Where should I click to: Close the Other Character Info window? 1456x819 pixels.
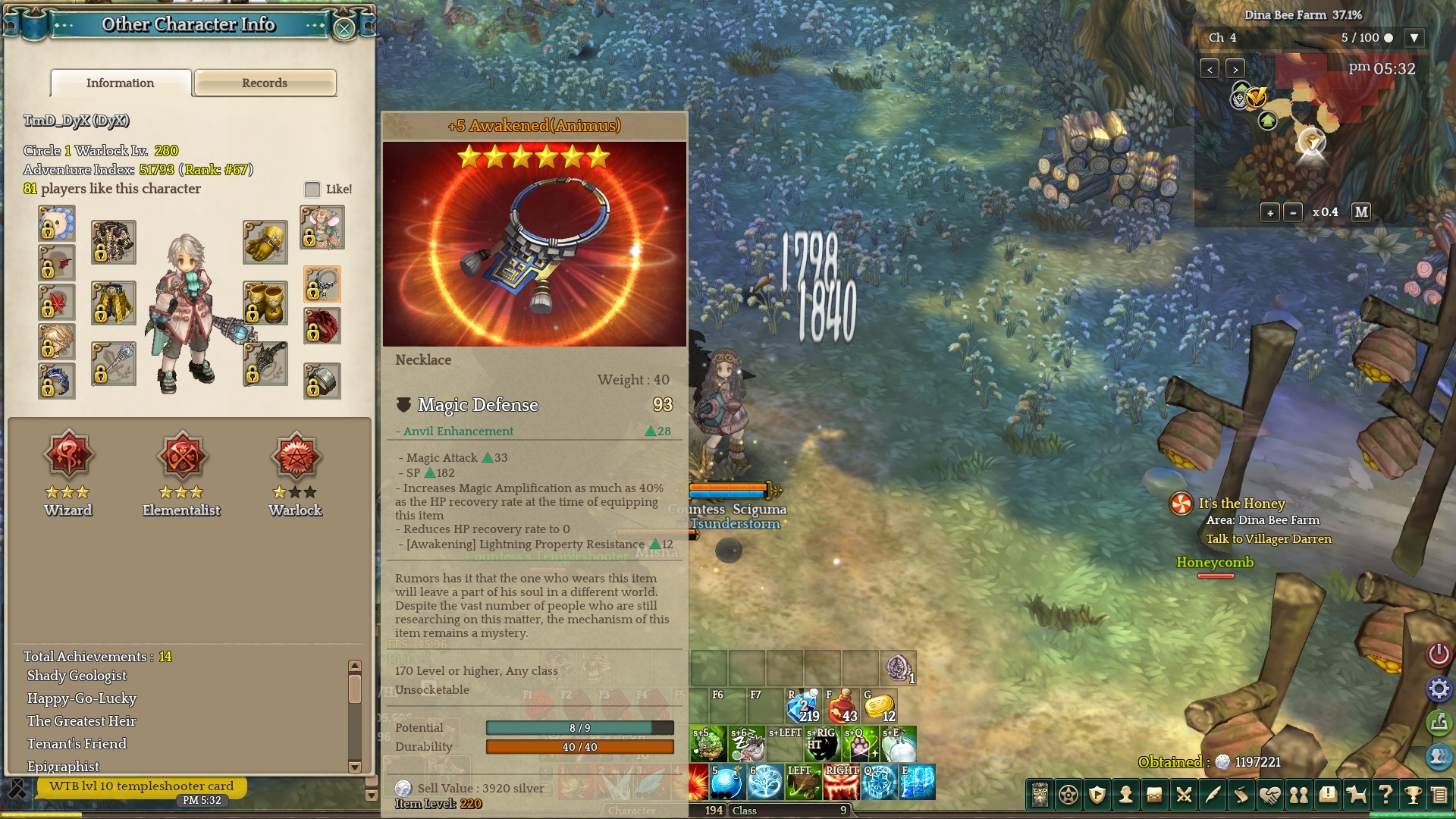pyautogui.click(x=344, y=29)
